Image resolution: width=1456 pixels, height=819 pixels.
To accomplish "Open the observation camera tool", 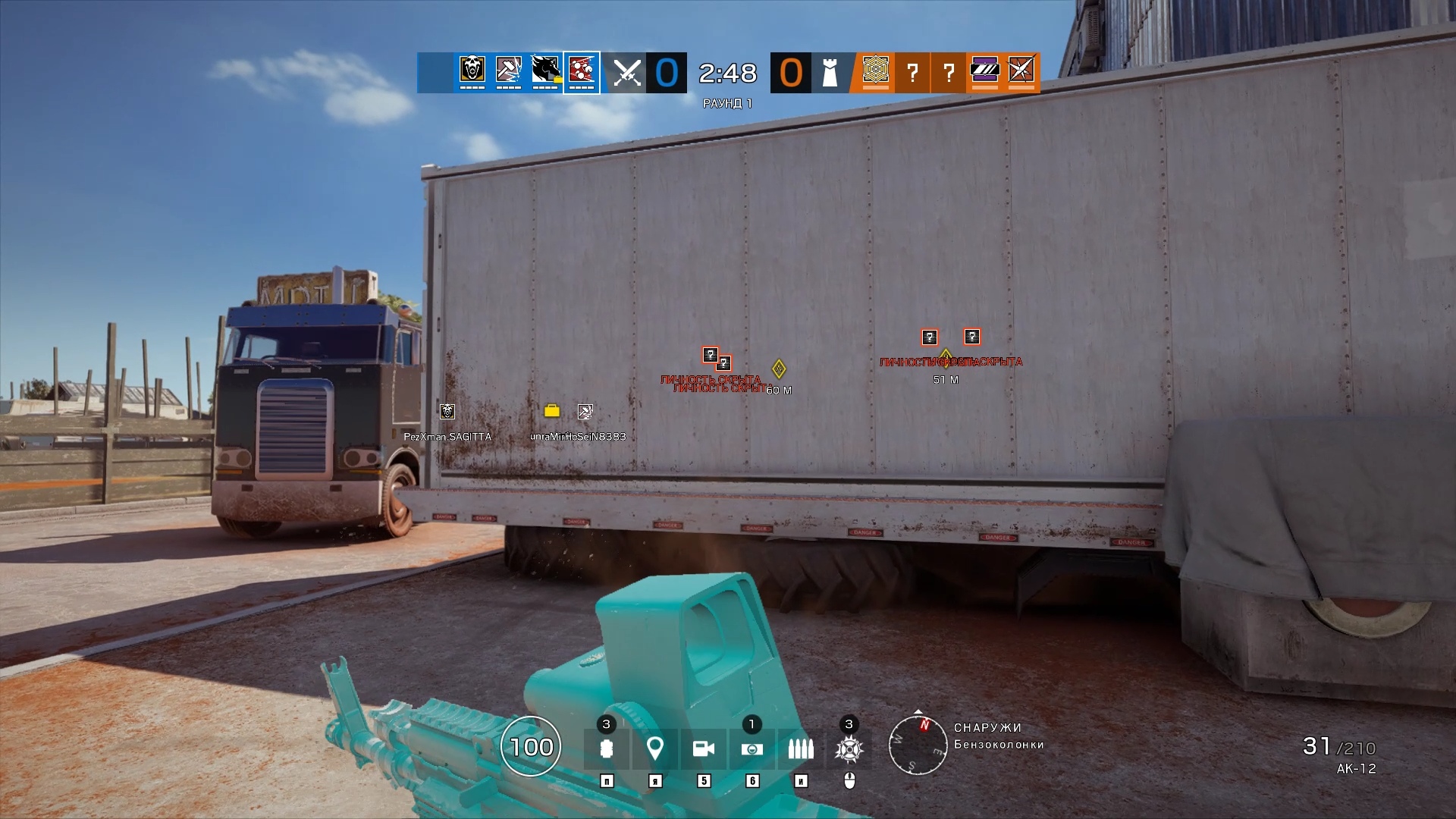I will [x=703, y=749].
